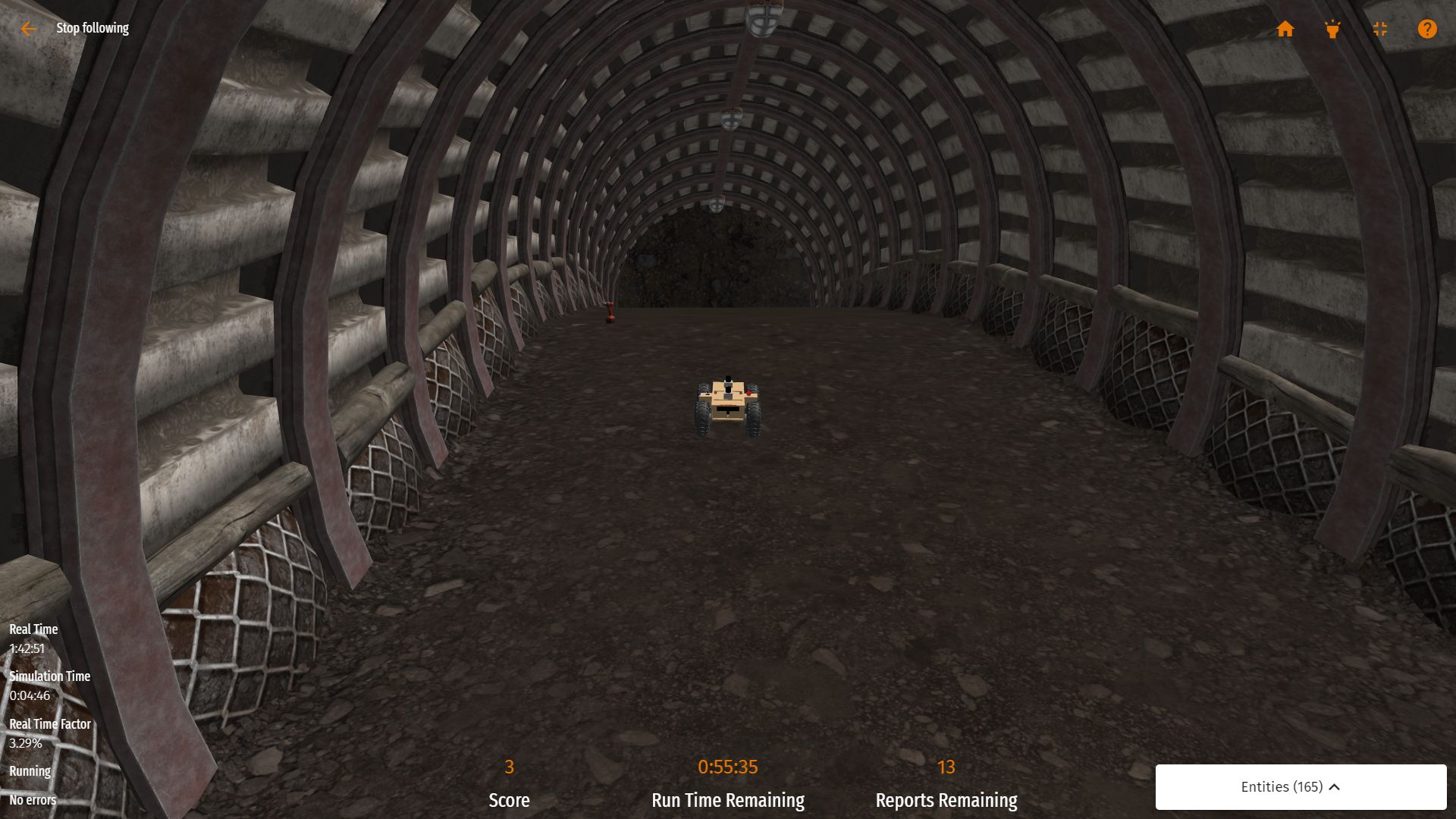Click "Stop following" to unfollow the robot
1456x819 pixels.
point(93,28)
